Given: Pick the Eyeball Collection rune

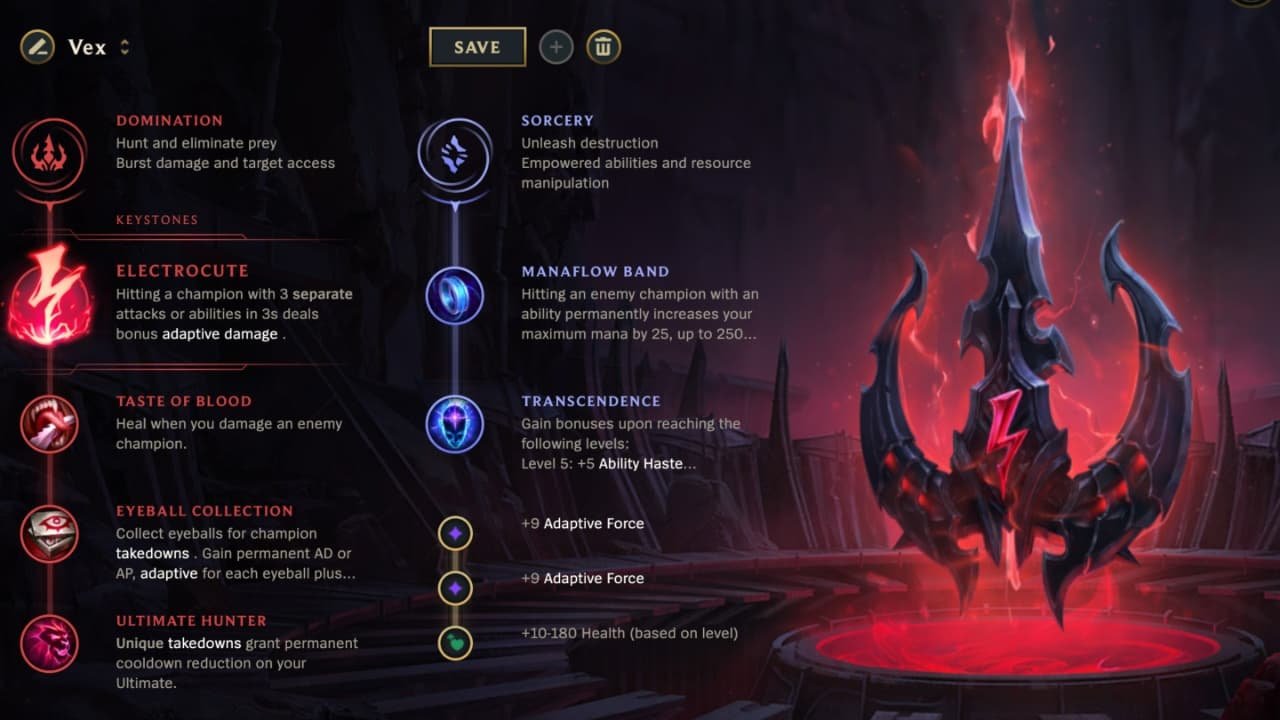Looking at the screenshot, I should 50,534.
